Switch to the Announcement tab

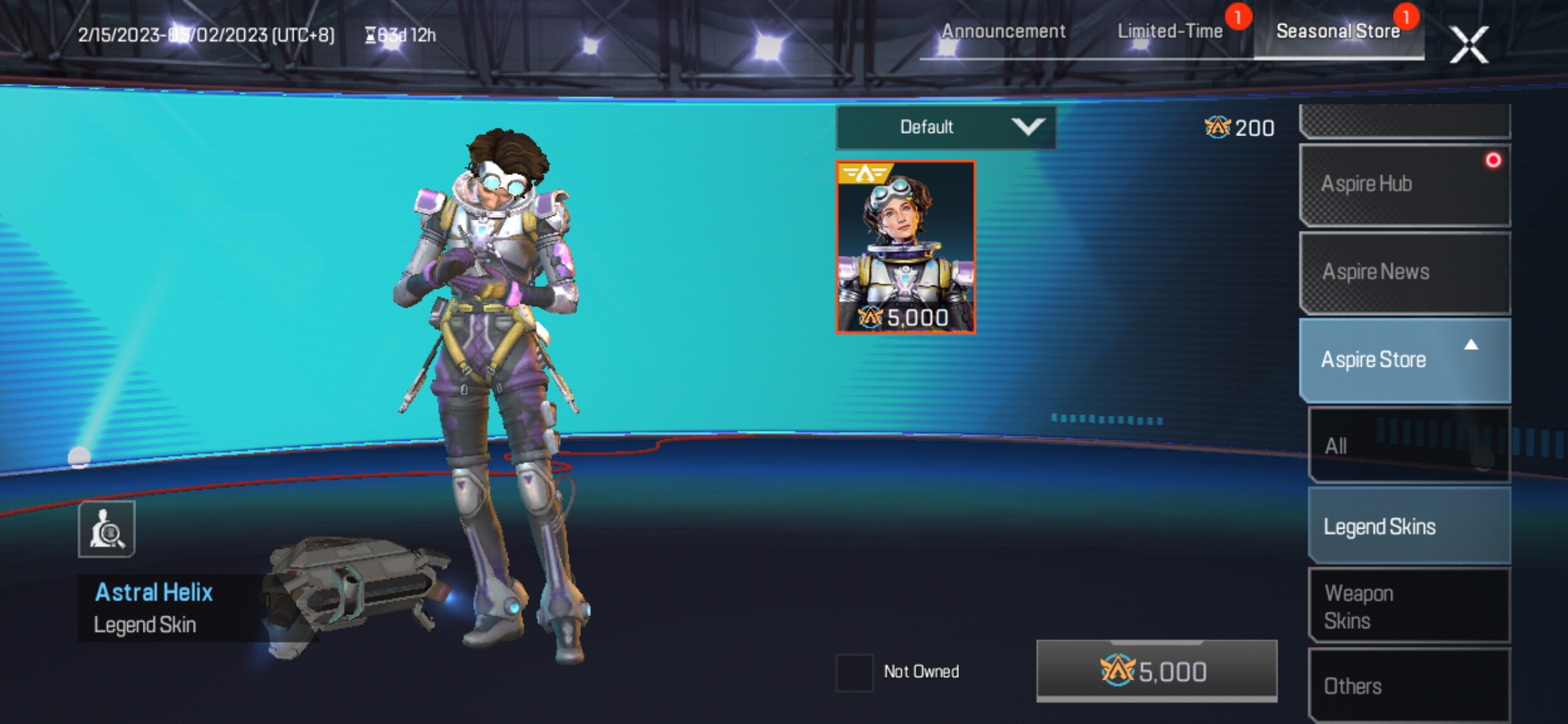(x=1003, y=31)
